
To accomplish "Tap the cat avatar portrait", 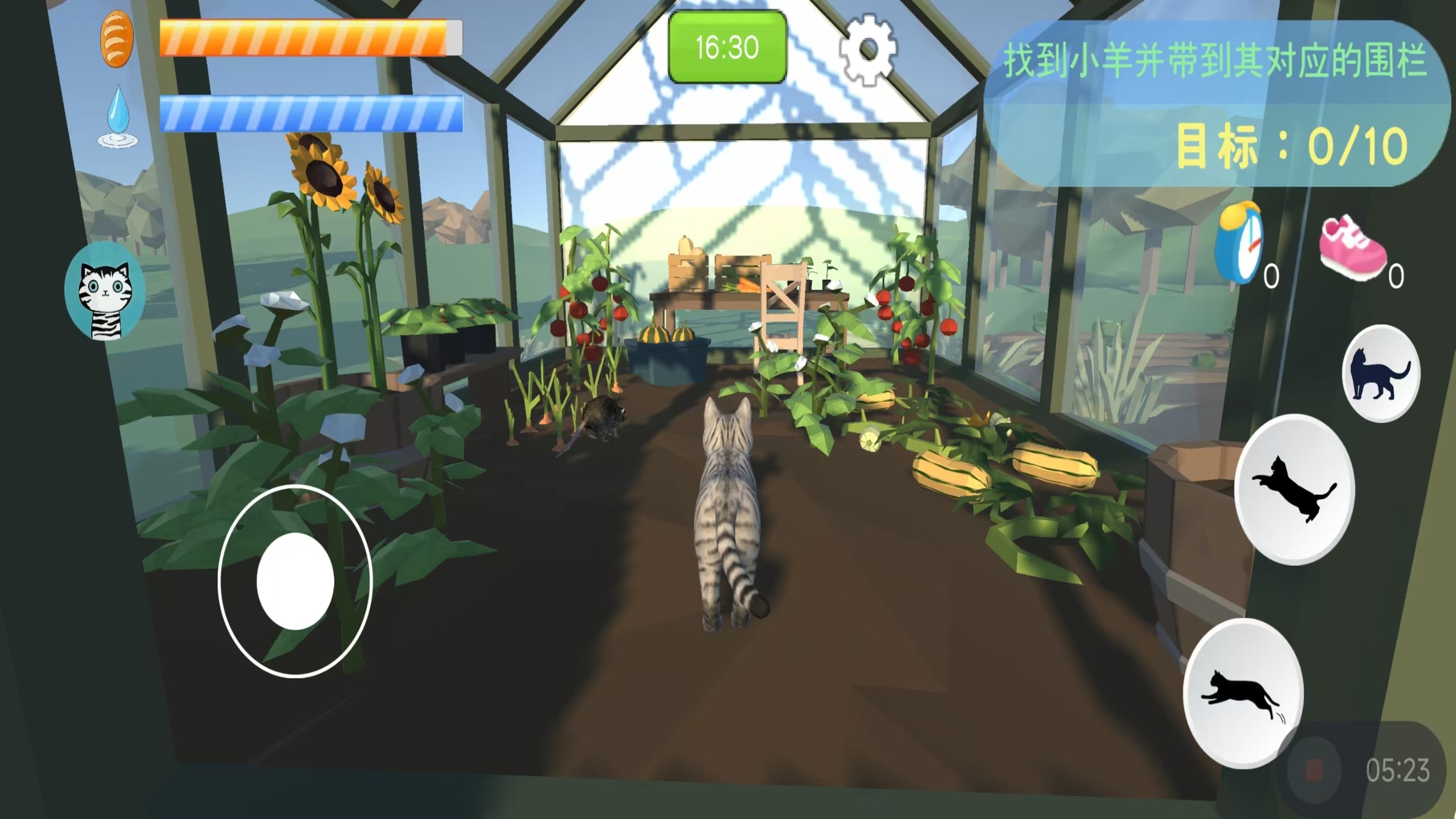I will pyautogui.click(x=105, y=291).
